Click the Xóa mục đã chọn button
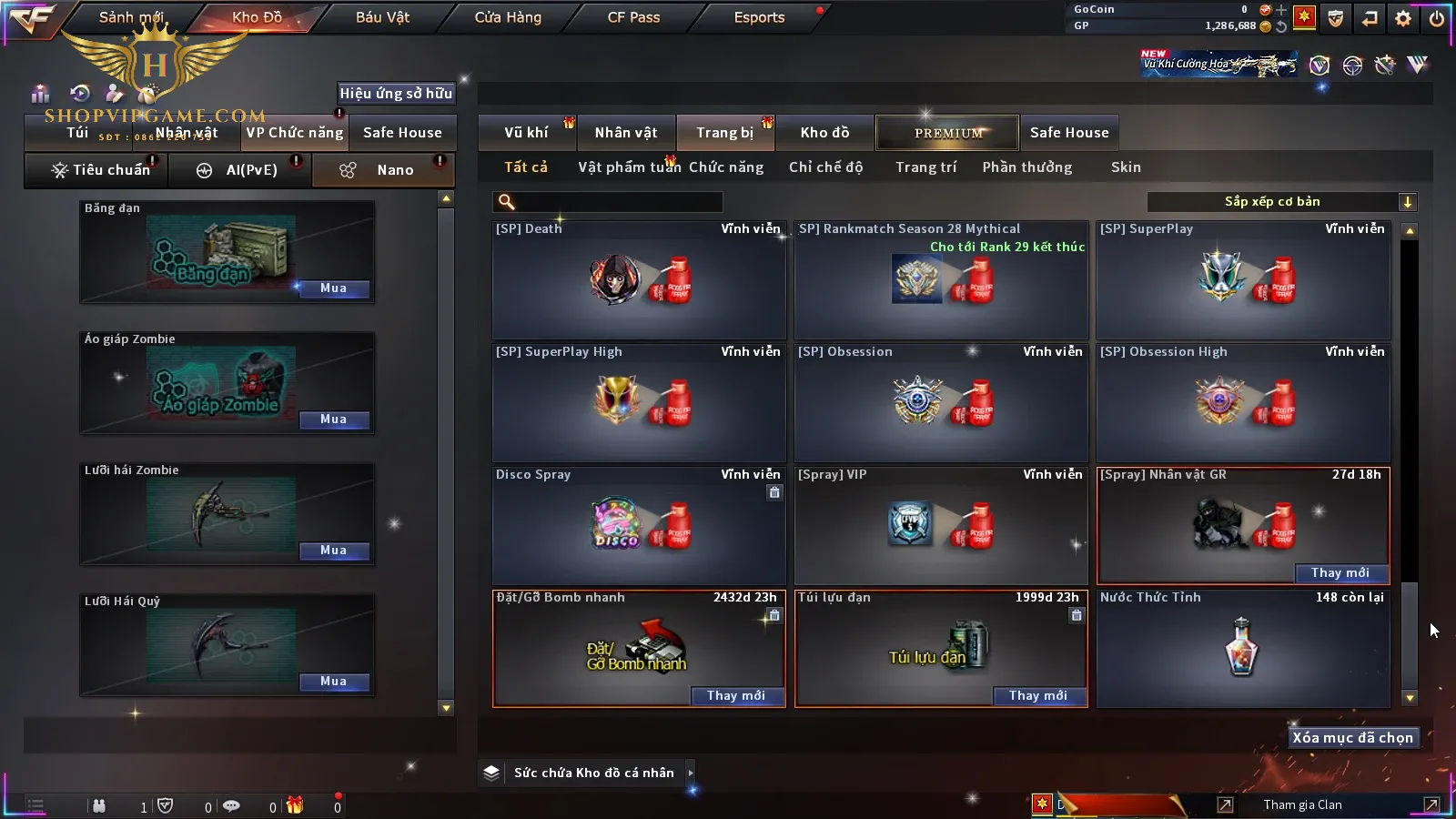 [x=1352, y=738]
